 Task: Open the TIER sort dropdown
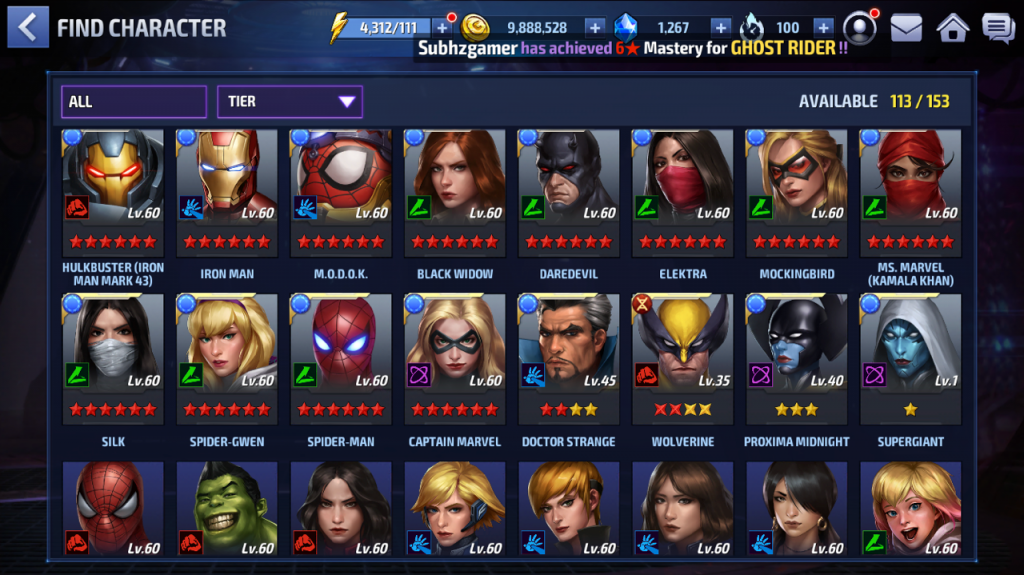tap(289, 102)
